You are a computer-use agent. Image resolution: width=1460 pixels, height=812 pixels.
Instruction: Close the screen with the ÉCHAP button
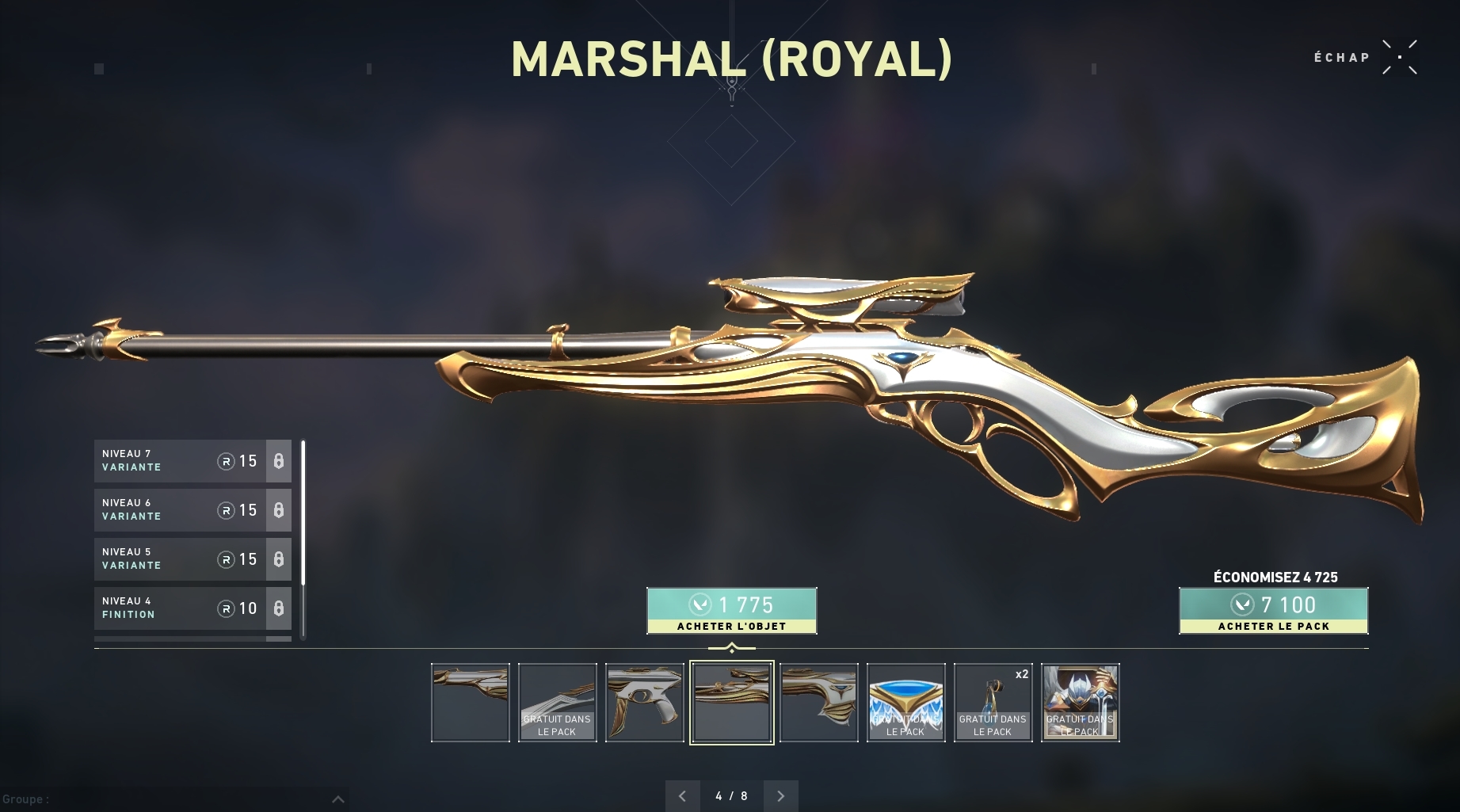point(1399,58)
